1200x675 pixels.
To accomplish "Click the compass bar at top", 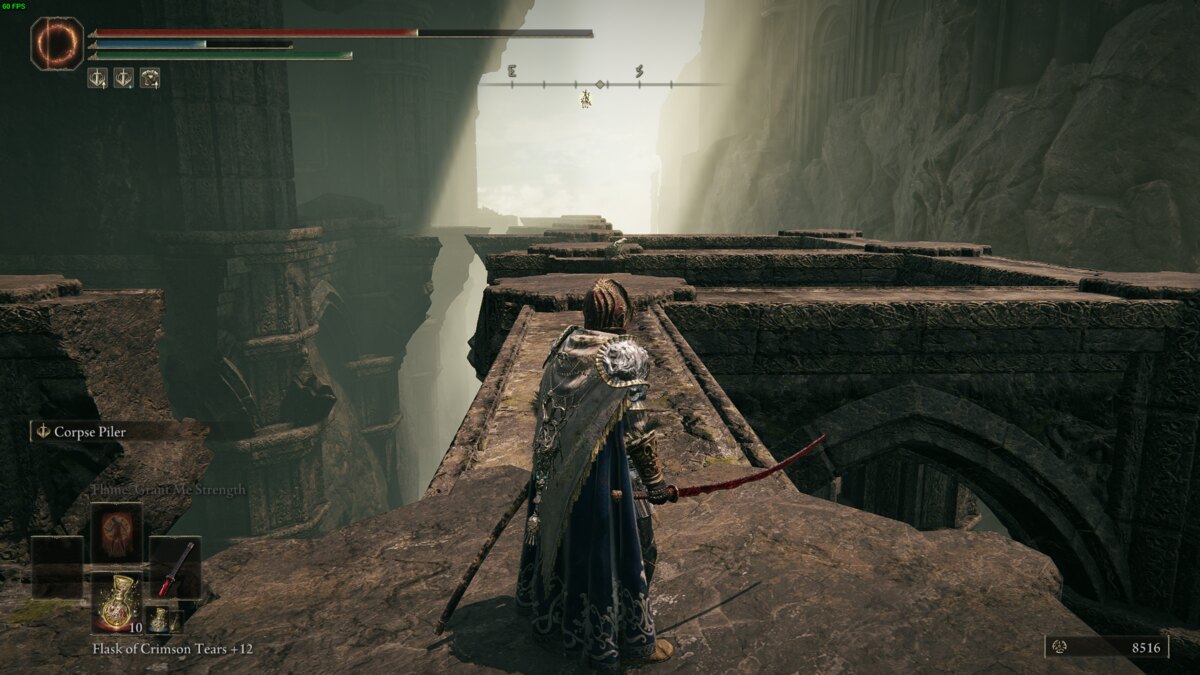I will (x=600, y=84).
